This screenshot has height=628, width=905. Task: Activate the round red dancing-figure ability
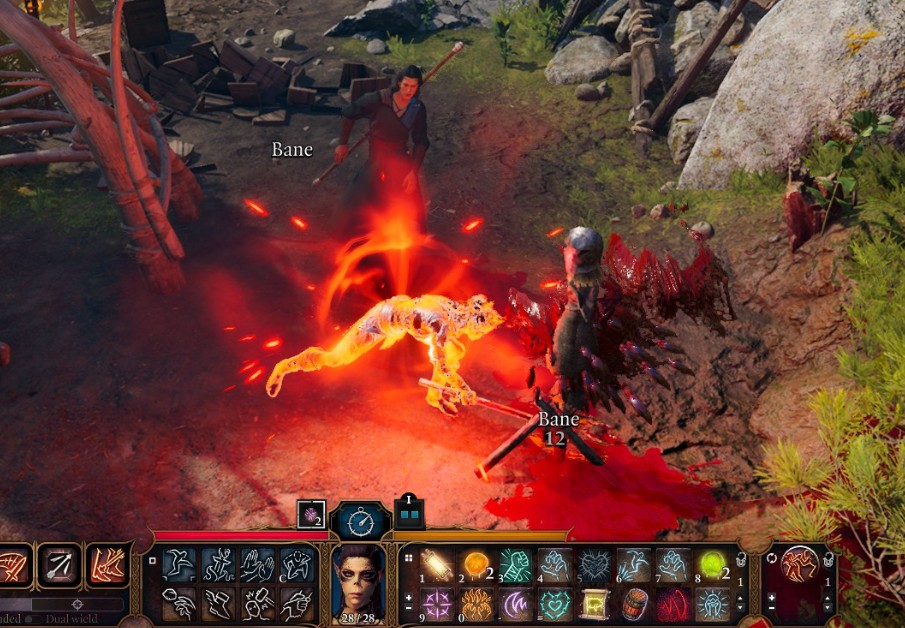[x=799, y=565]
